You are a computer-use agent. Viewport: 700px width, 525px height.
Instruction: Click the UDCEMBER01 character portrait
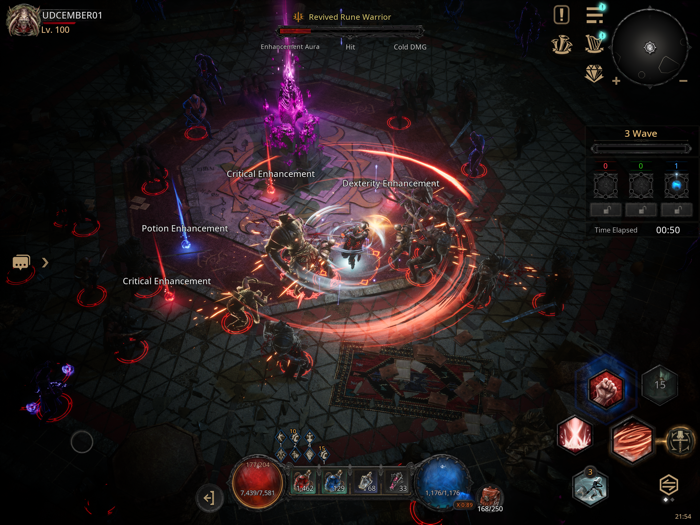coord(22,20)
